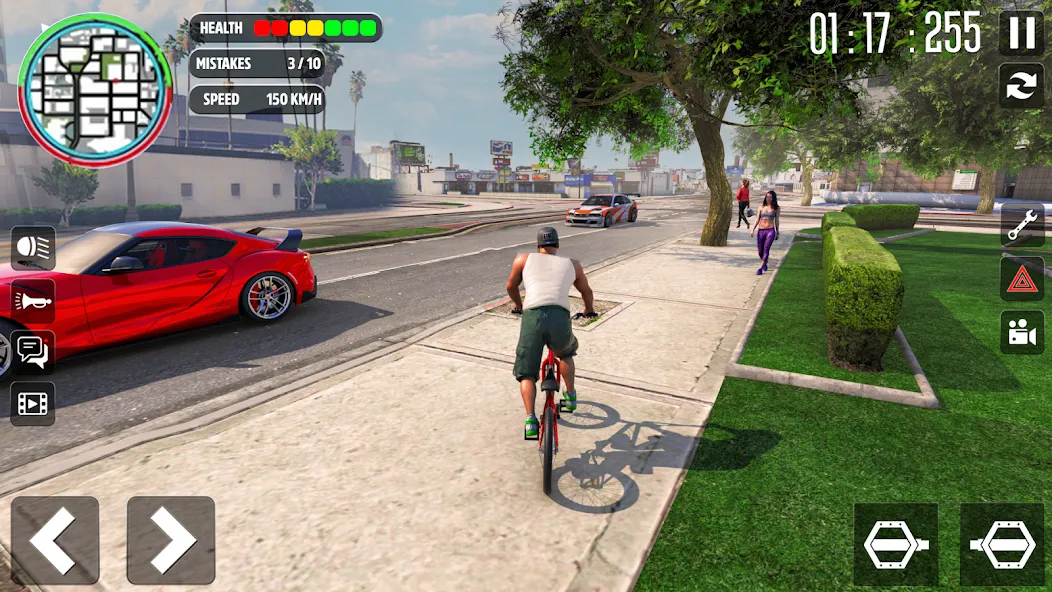Open the wrench repair option
The width and height of the screenshot is (1052, 592).
point(1022,225)
